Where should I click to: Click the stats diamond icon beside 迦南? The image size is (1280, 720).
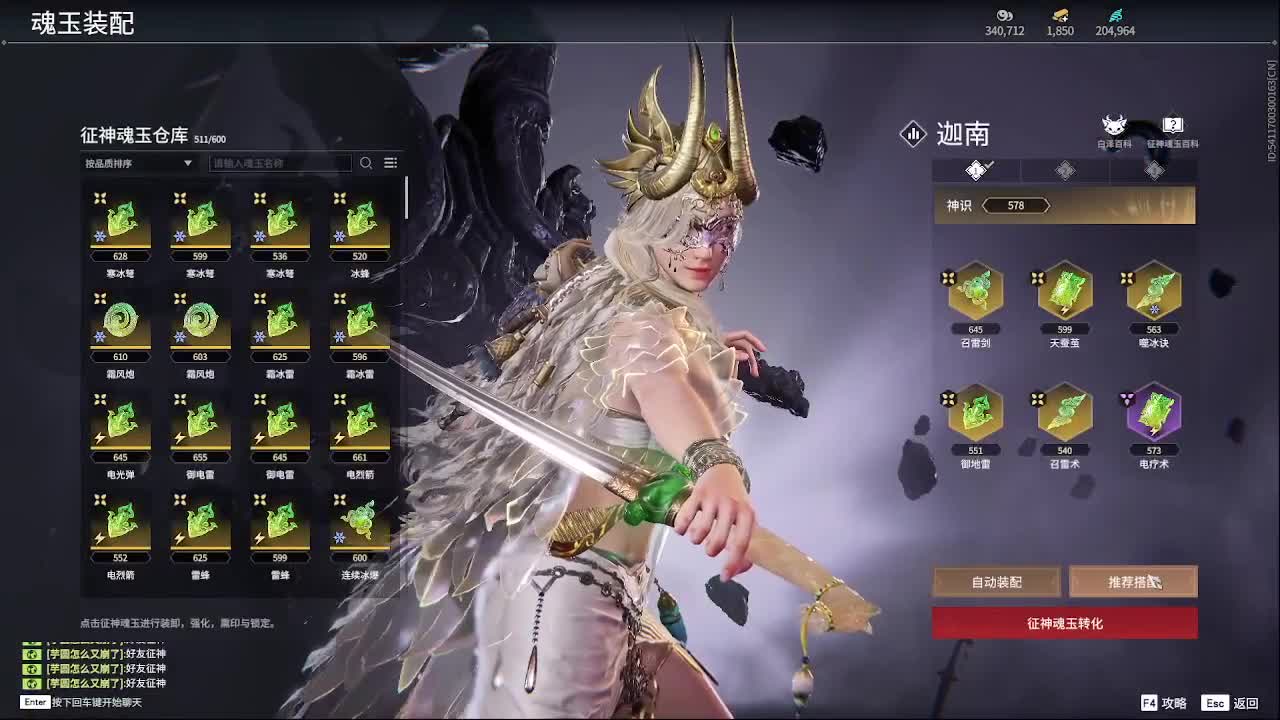912,134
